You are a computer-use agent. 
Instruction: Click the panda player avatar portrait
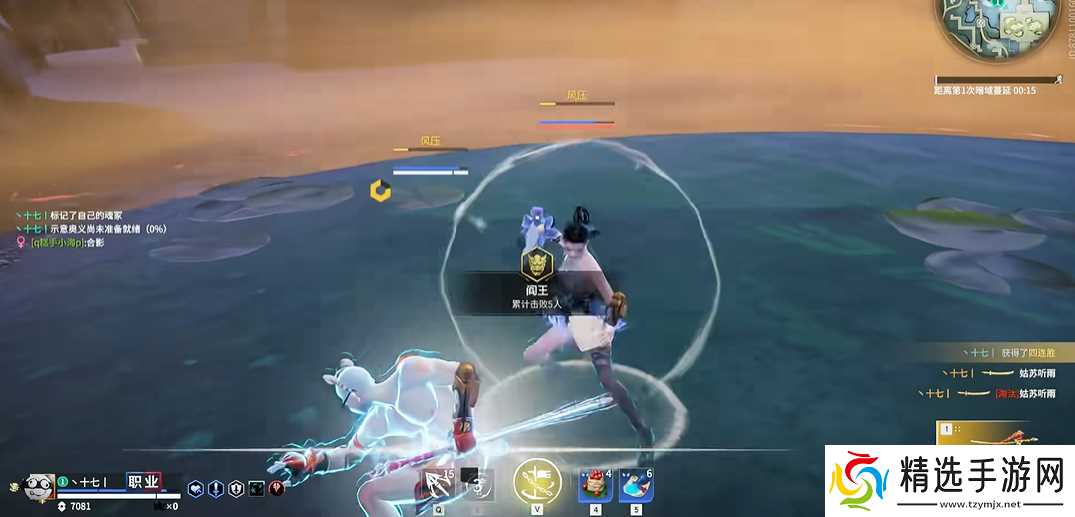click(38, 485)
